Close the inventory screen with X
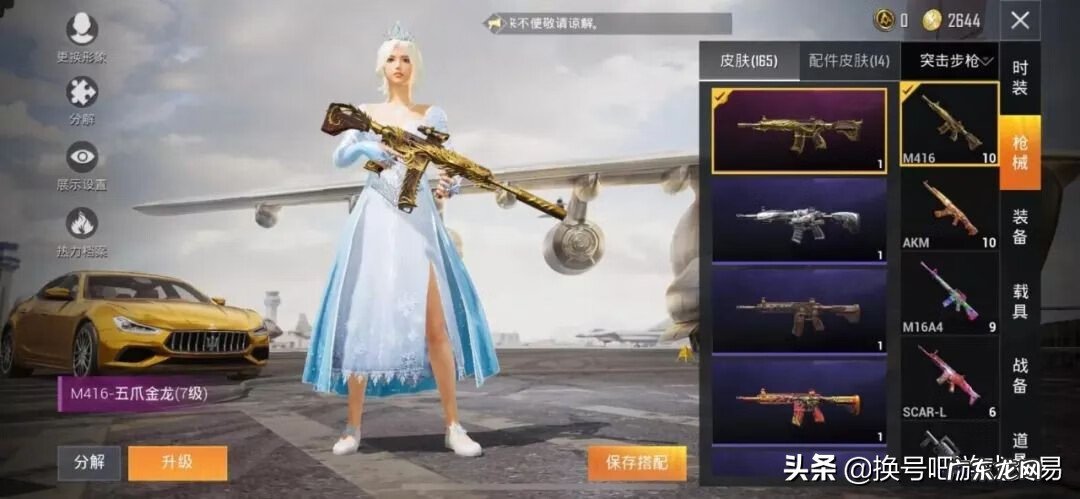Viewport: 1080px width, 499px height. pyautogui.click(x=1019, y=20)
